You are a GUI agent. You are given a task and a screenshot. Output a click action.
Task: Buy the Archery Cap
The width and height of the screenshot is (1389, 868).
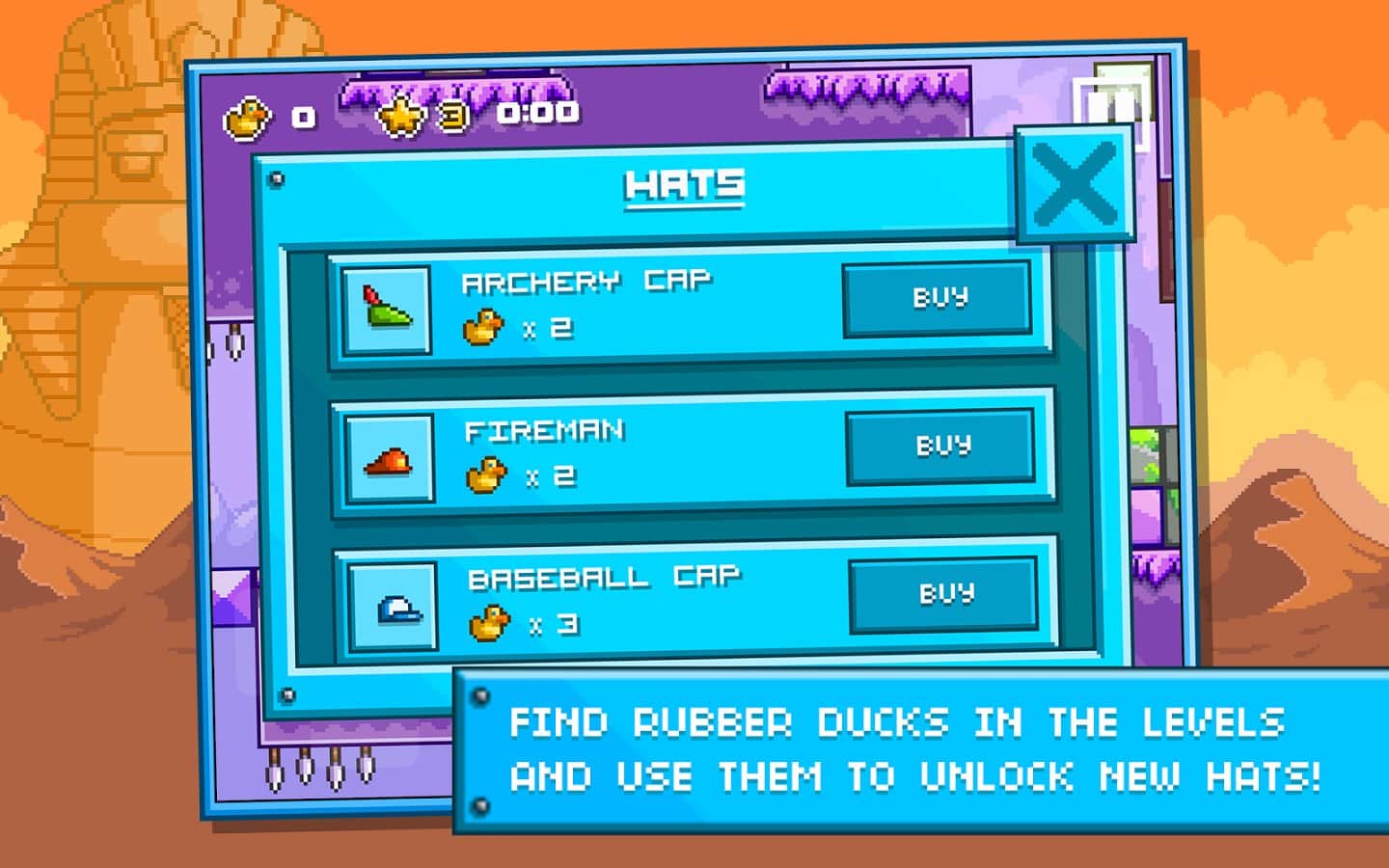click(x=939, y=298)
